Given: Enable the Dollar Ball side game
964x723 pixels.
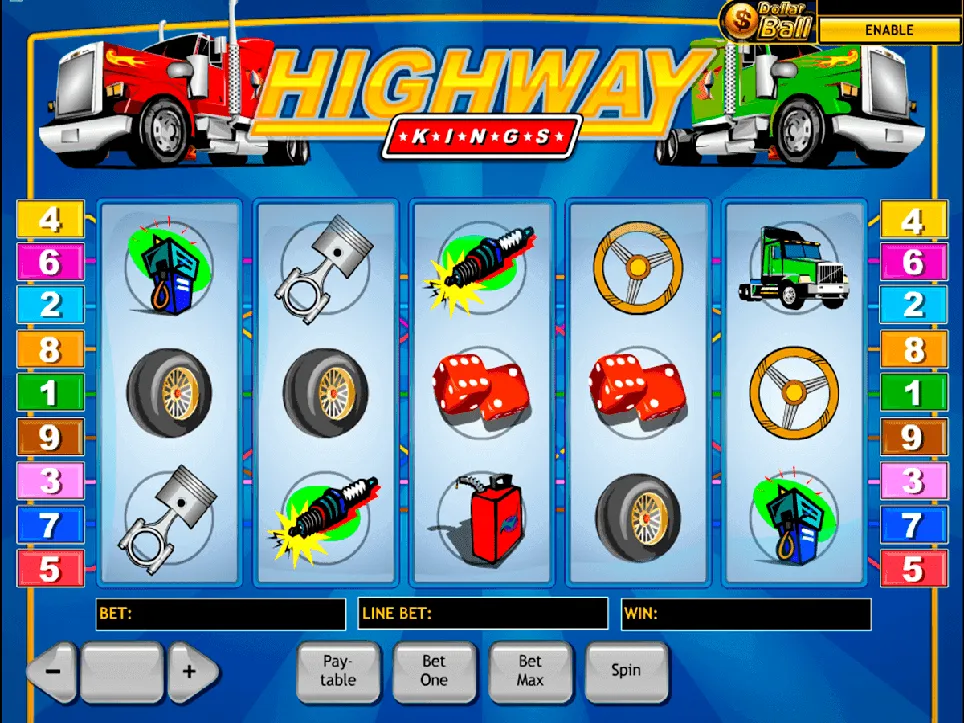Looking at the screenshot, I should (889, 30).
